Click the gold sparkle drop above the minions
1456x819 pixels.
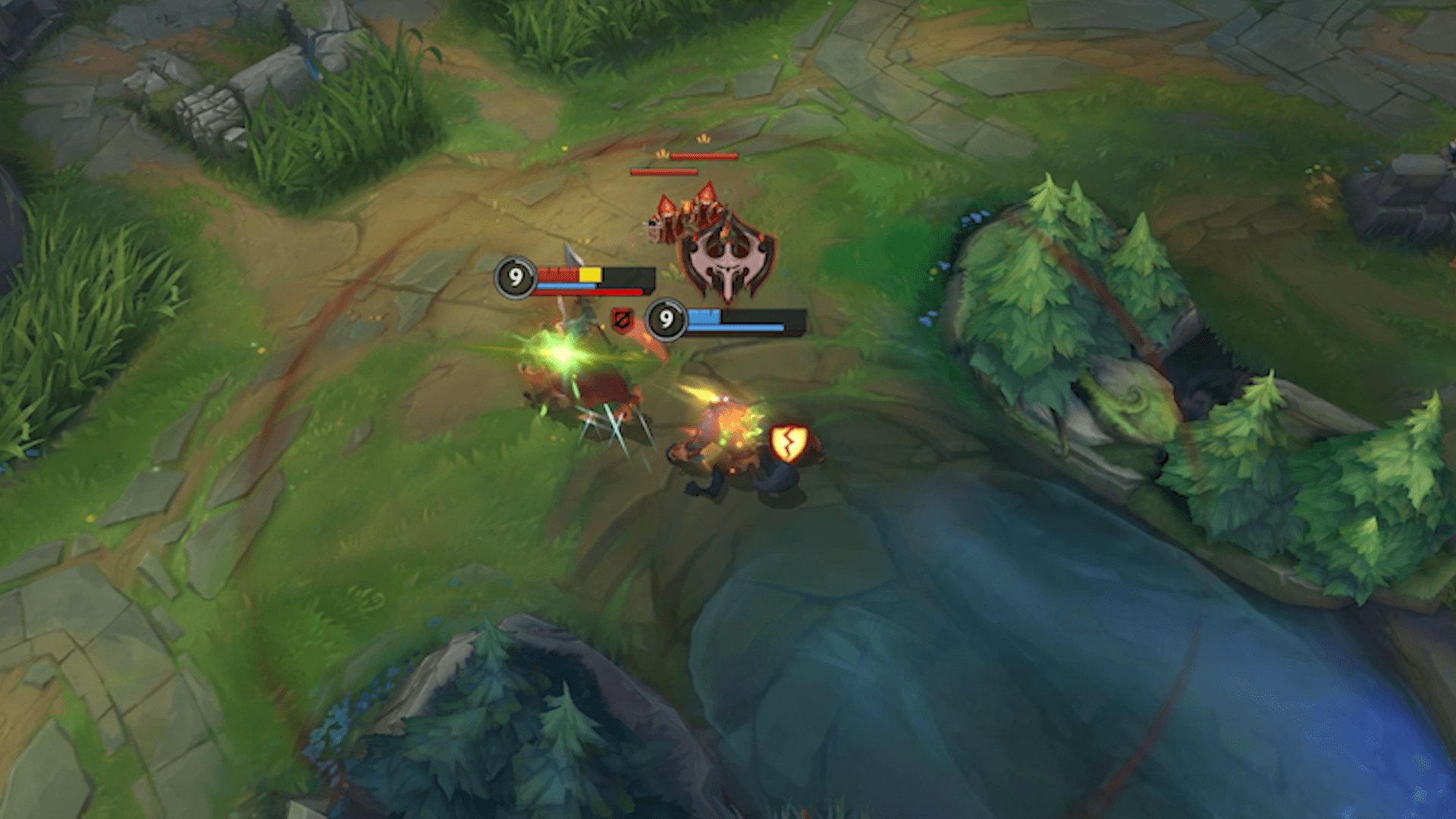pos(702,140)
